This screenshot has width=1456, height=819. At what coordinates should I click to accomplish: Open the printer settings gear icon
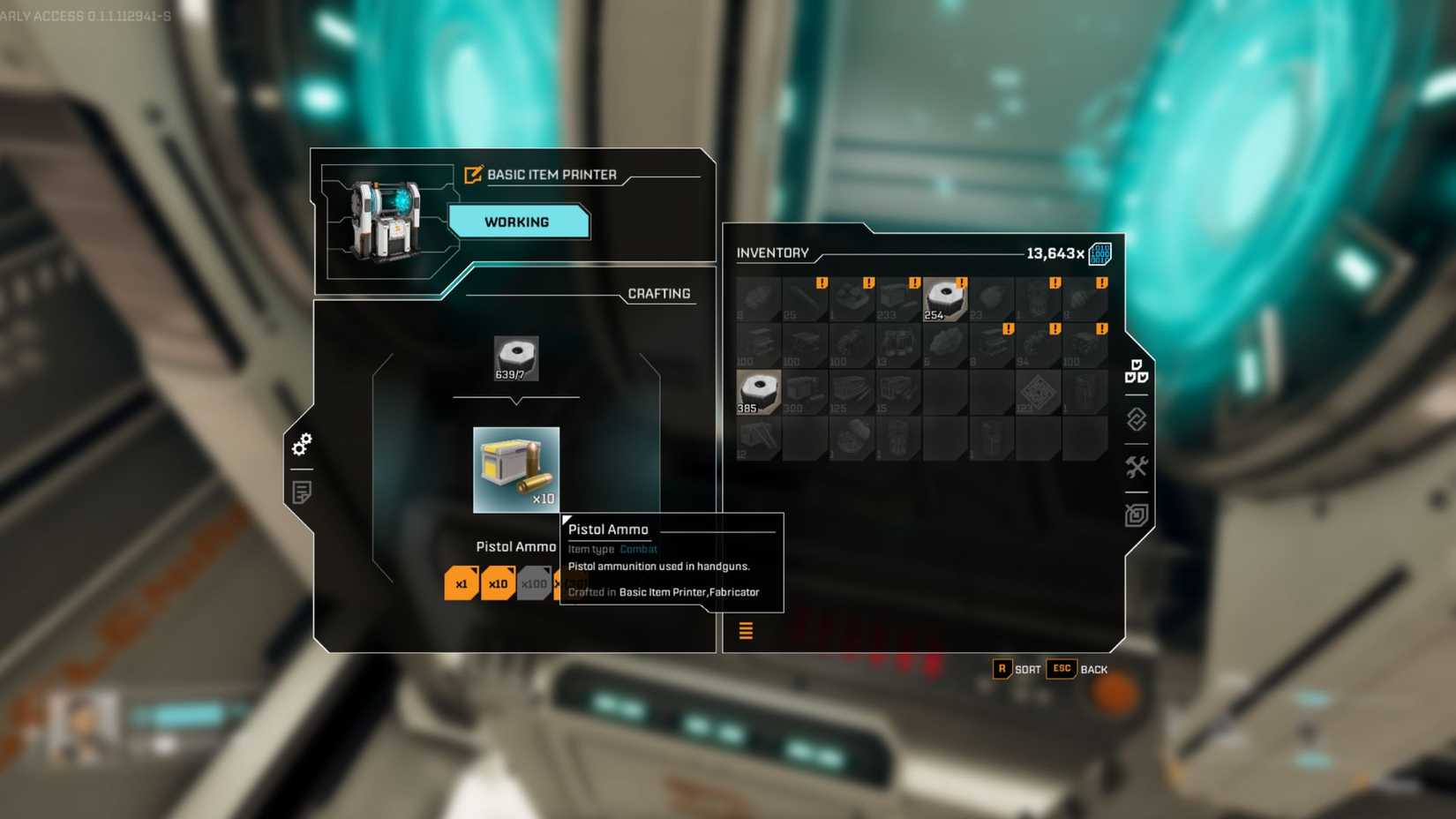[303, 445]
